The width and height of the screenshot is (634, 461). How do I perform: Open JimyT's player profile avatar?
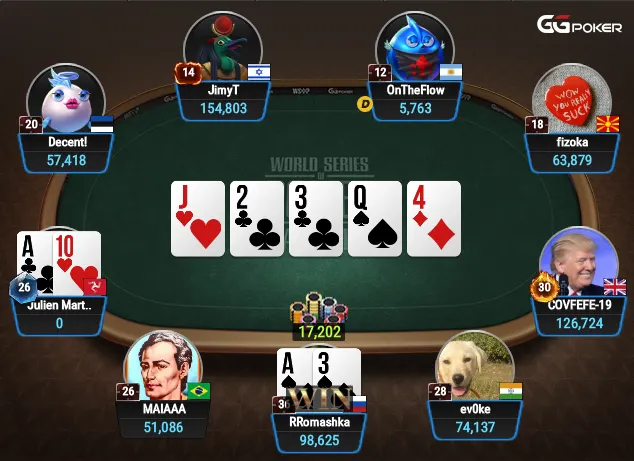tap(223, 50)
